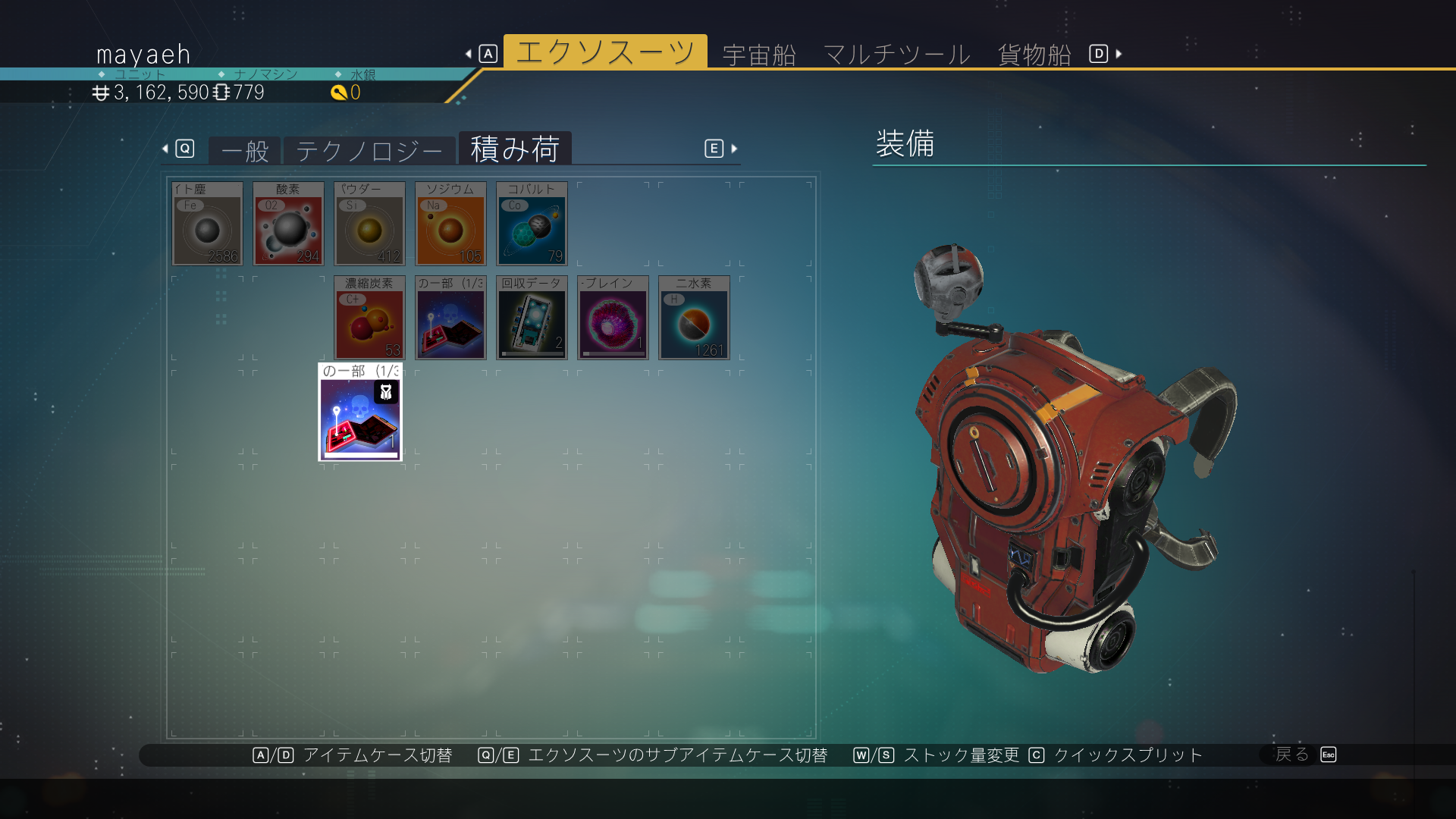Click the 酸素 oxygen stack
1456x819 pixels.
(x=288, y=224)
